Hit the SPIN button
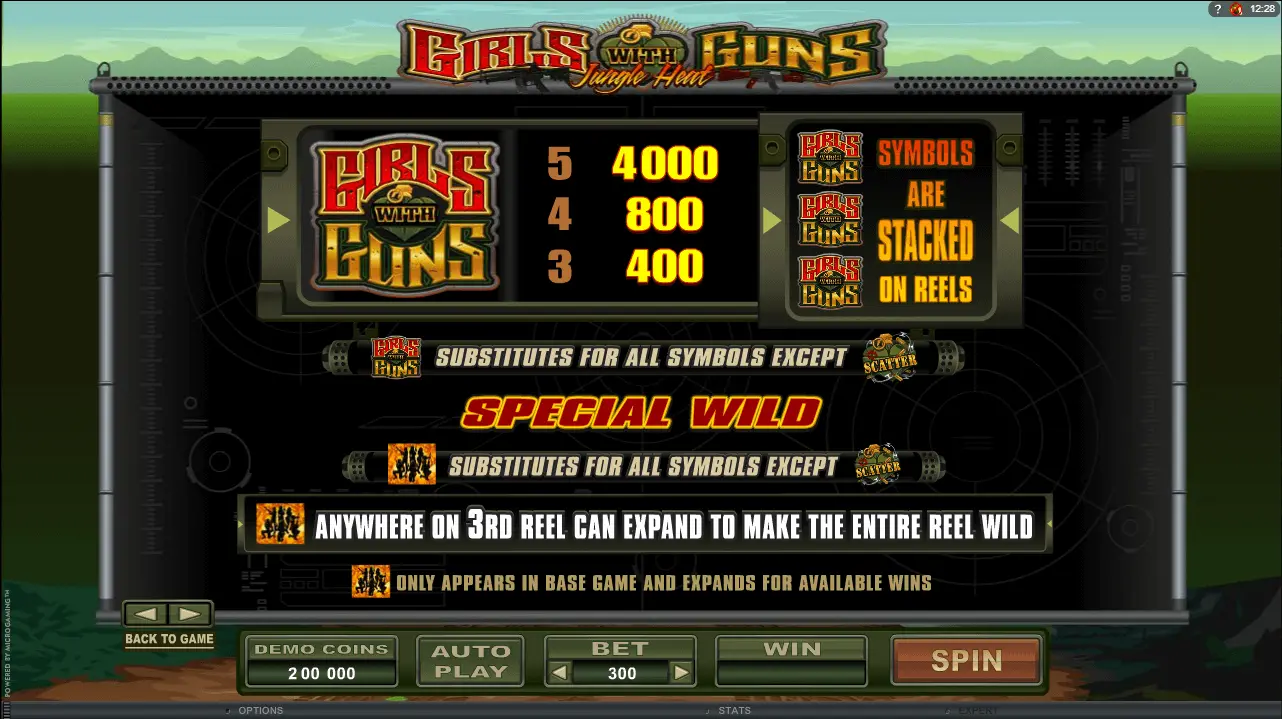The width and height of the screenshot is (1282, 719). click(x=966, y=661)
